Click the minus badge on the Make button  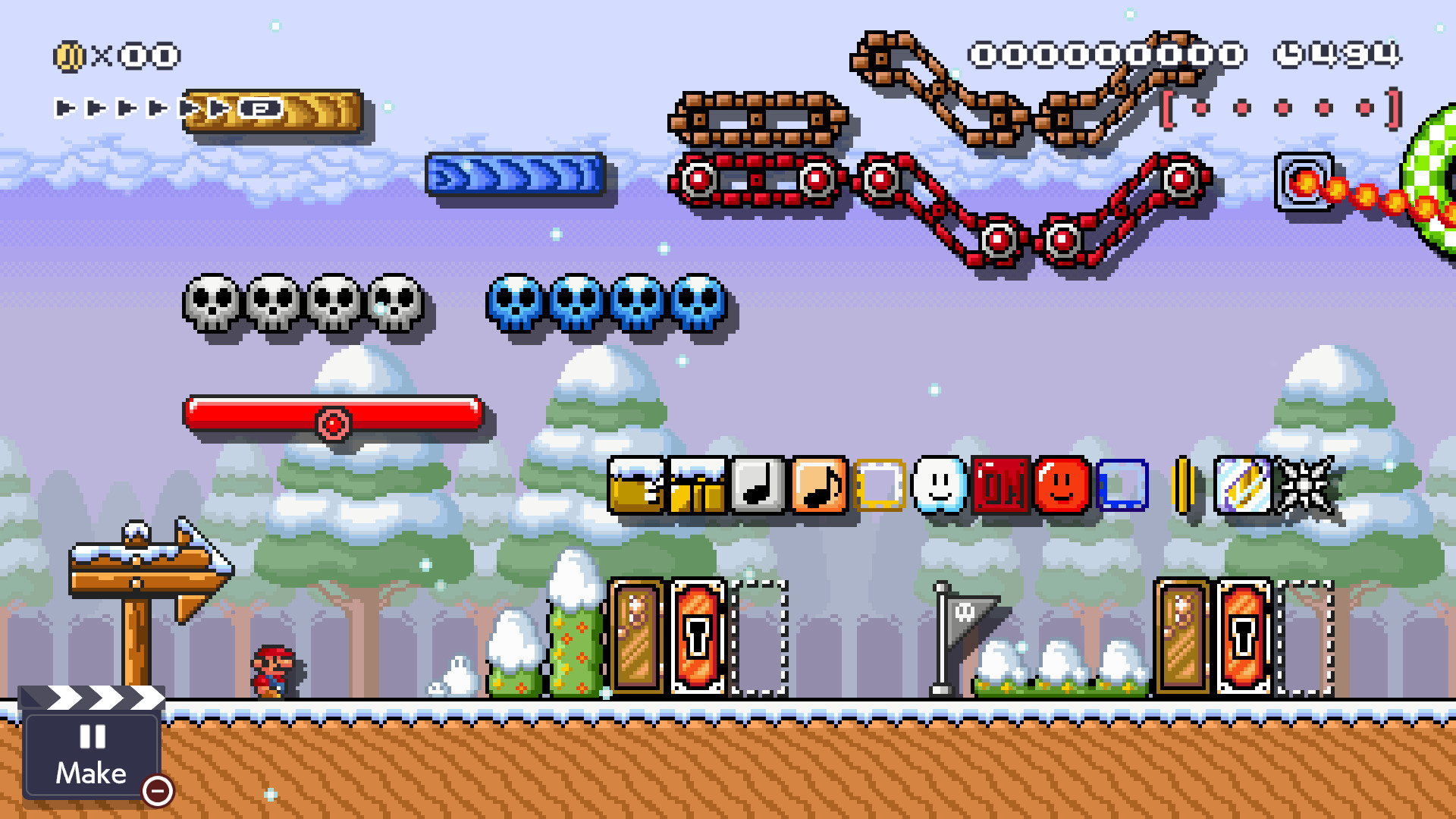pos(158,792)
